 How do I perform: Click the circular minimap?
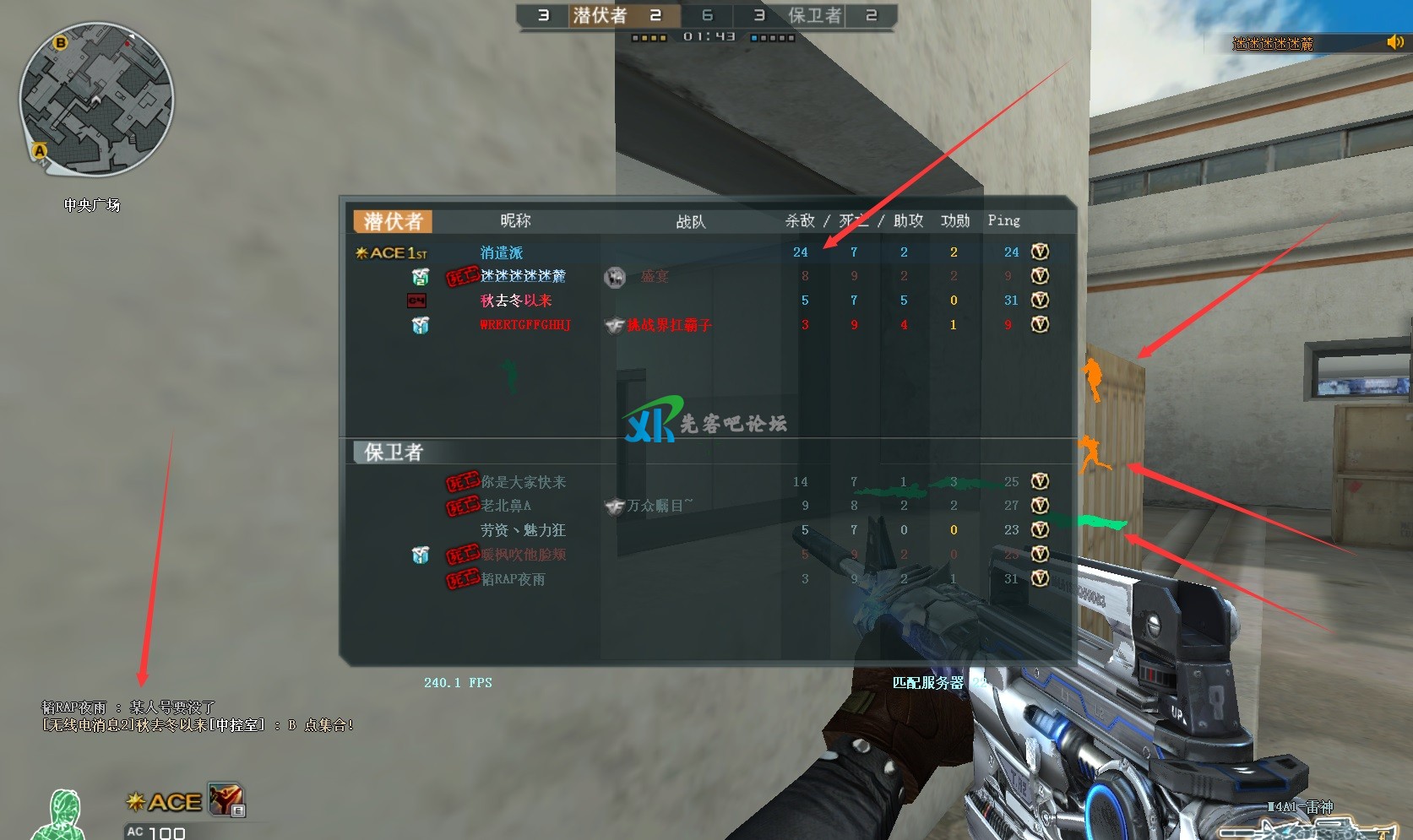click(96, 99)
